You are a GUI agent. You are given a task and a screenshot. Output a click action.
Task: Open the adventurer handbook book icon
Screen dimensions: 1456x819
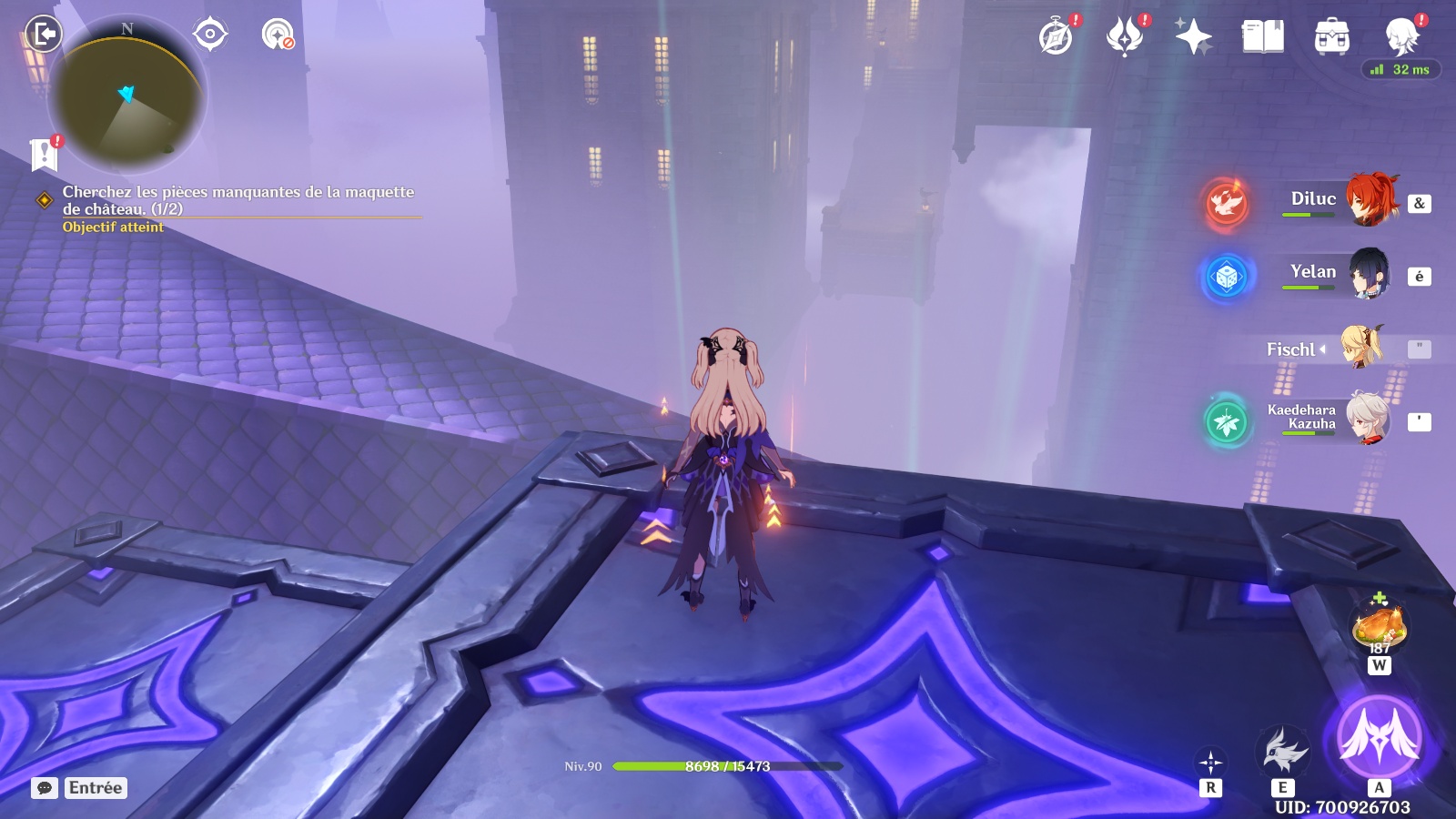[x=1262, y=37]
